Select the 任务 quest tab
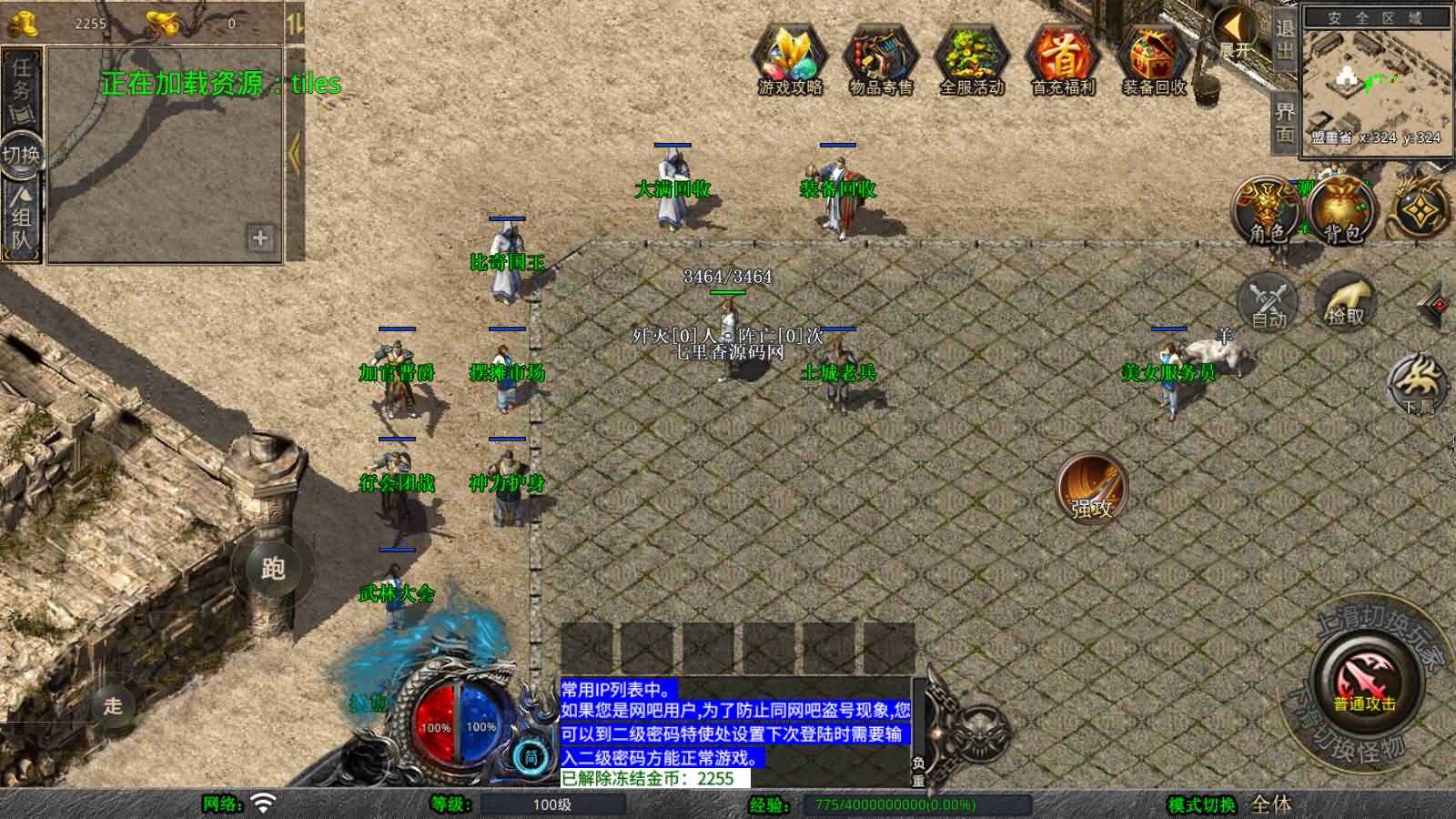Screen dimensions: 1456x819 (x=22, y=84)
